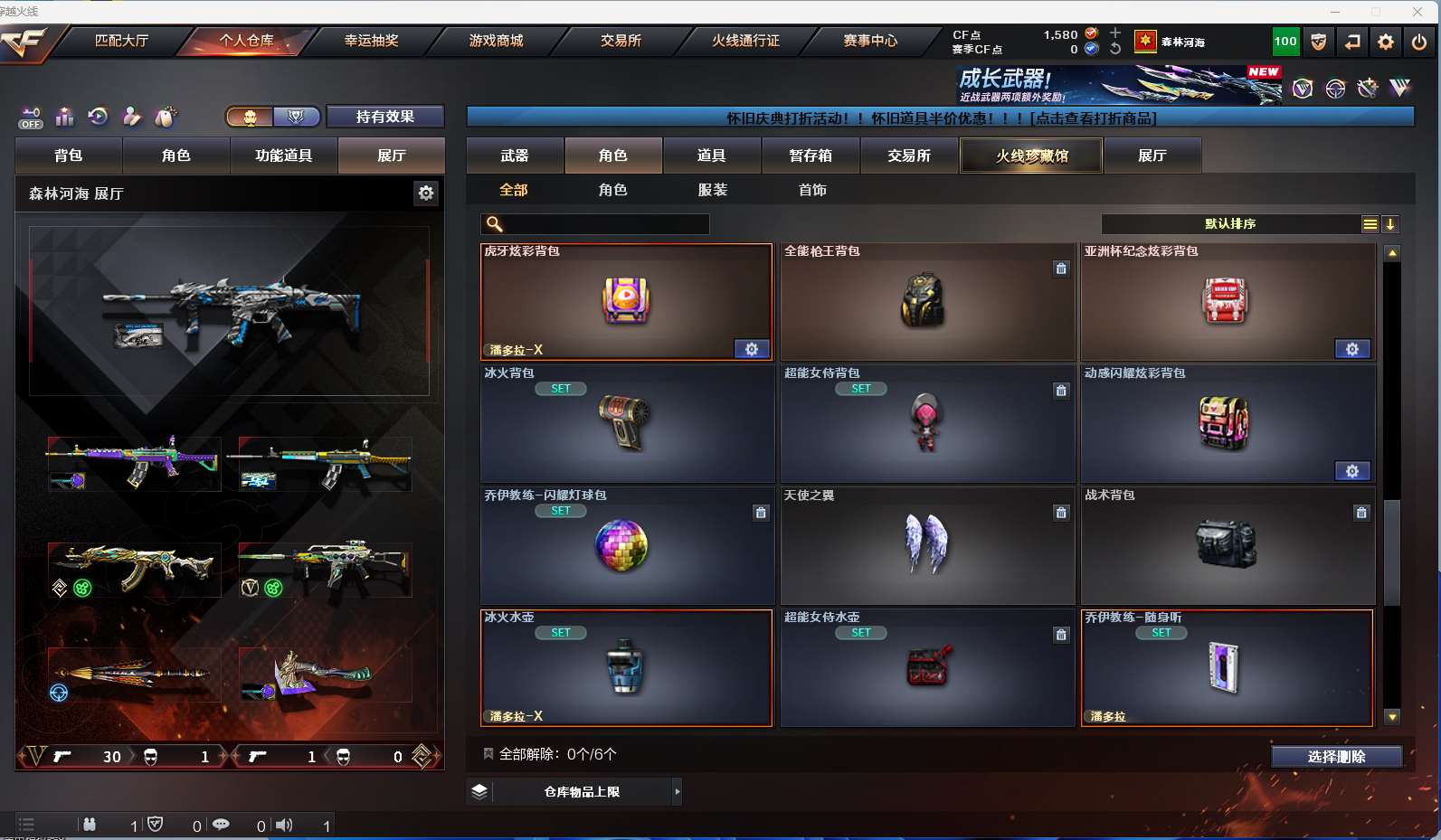This screenshot has height=840, width=1441.
Task: Open the 武器 weapons tab
Action: [x=515, y=156]
